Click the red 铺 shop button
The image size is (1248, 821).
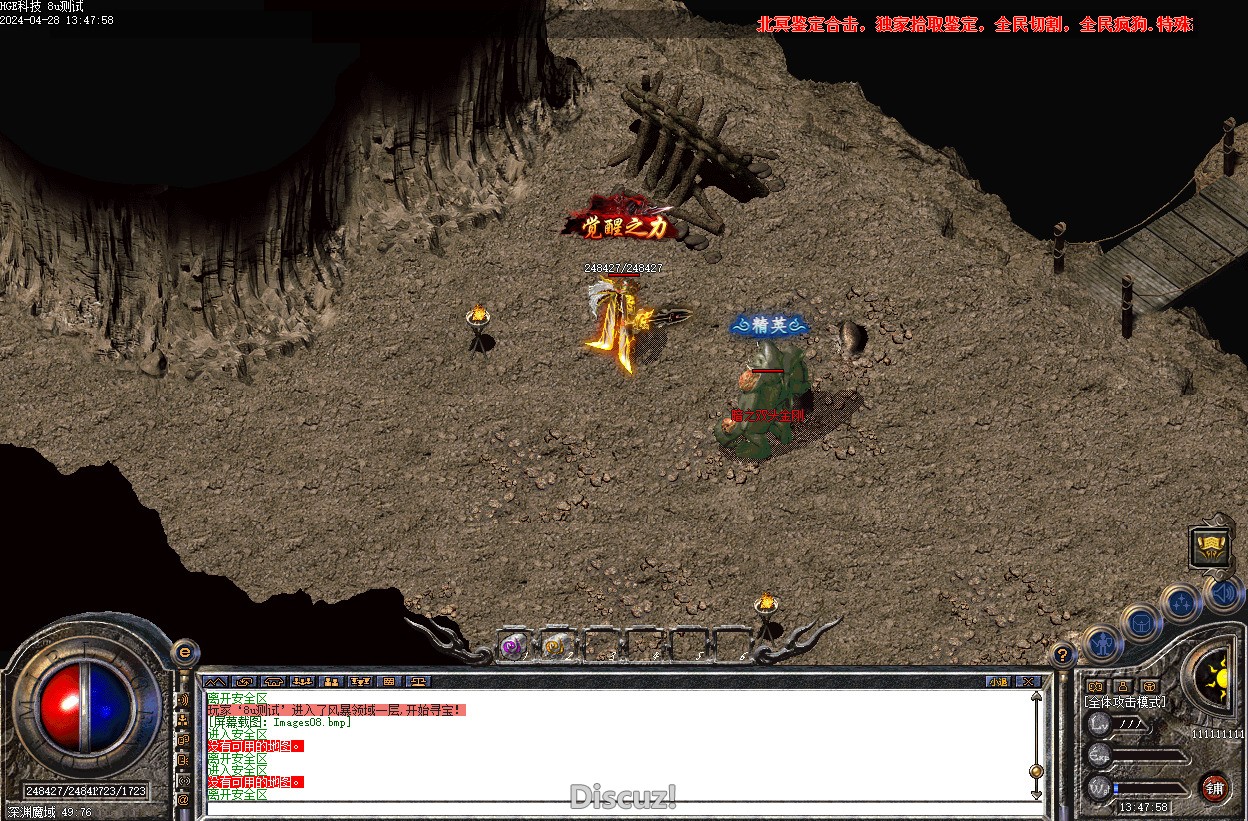[1214, 788]
